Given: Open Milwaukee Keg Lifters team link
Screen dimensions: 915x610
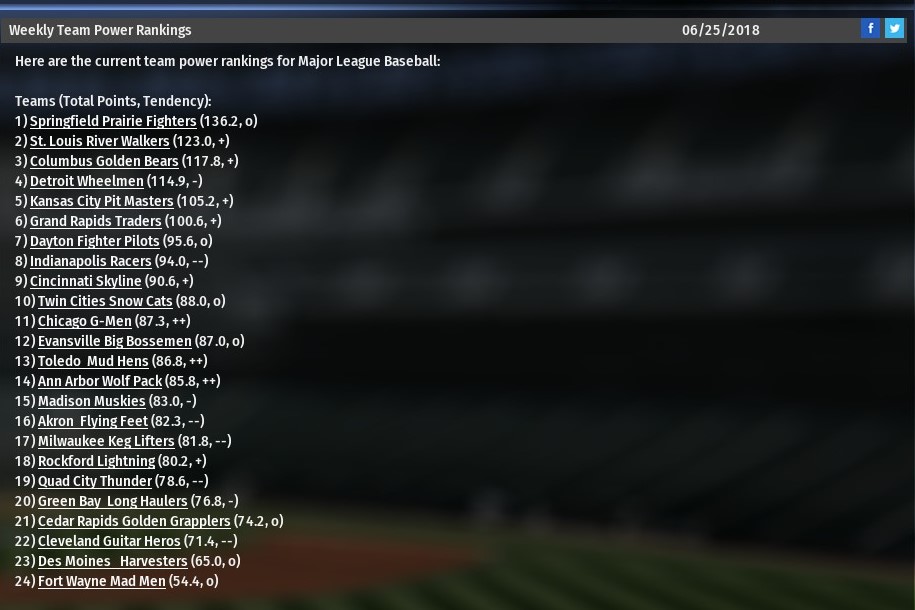Looking at the screenshot, I should point(106,441).
